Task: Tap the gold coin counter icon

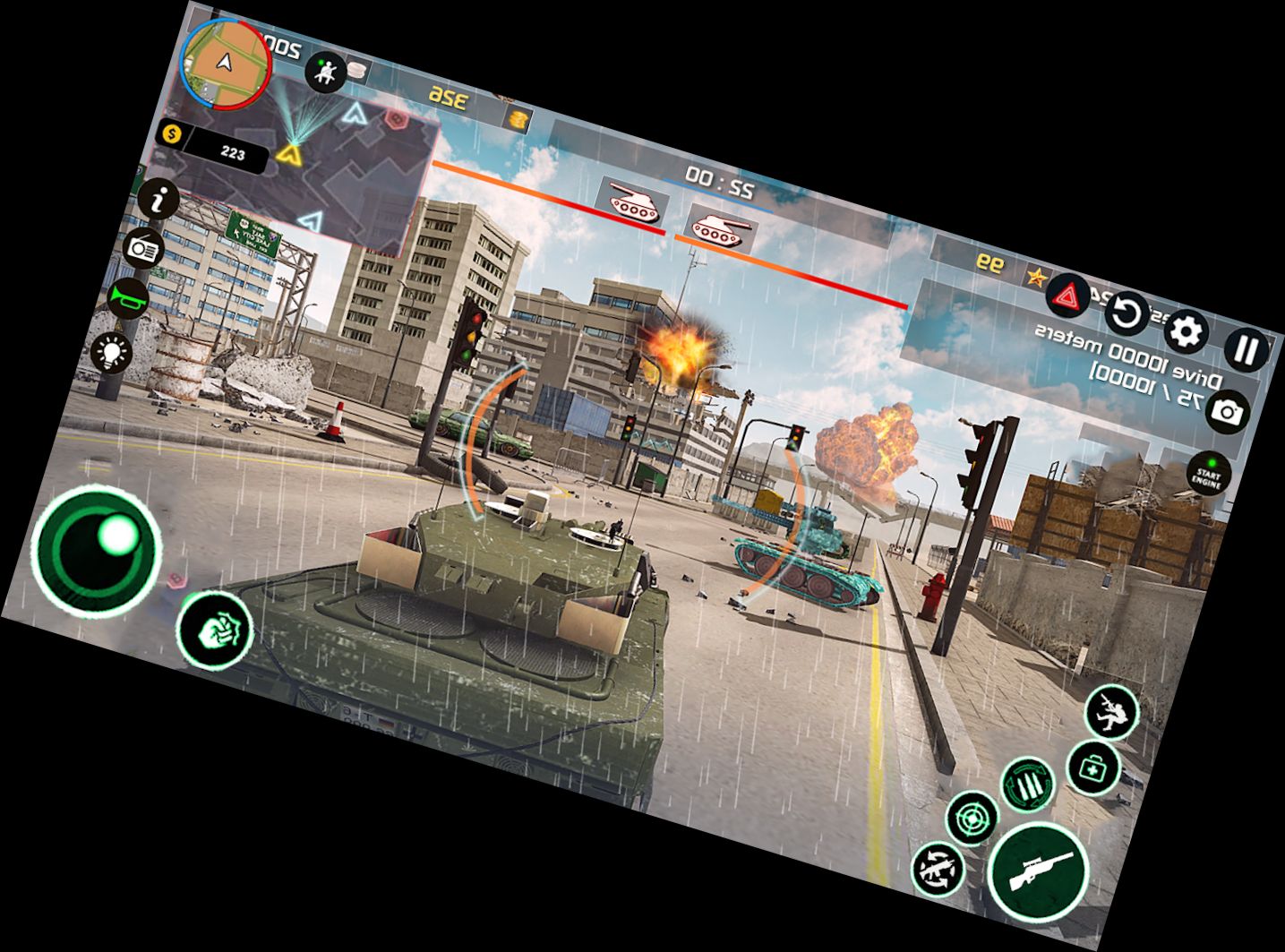Action: (170, 134)
